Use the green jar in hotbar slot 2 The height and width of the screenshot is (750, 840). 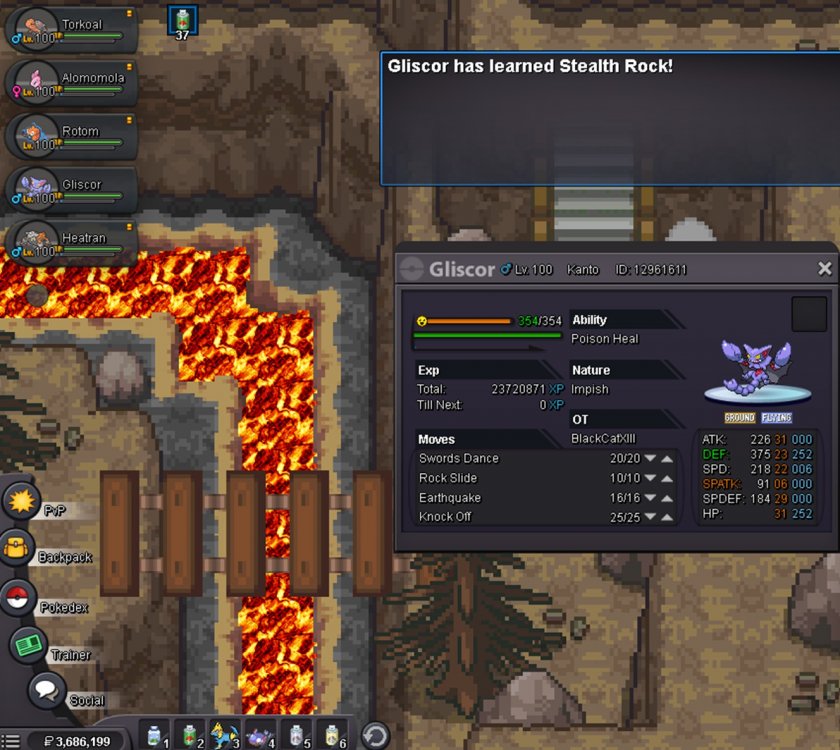(x=190, y=734)
